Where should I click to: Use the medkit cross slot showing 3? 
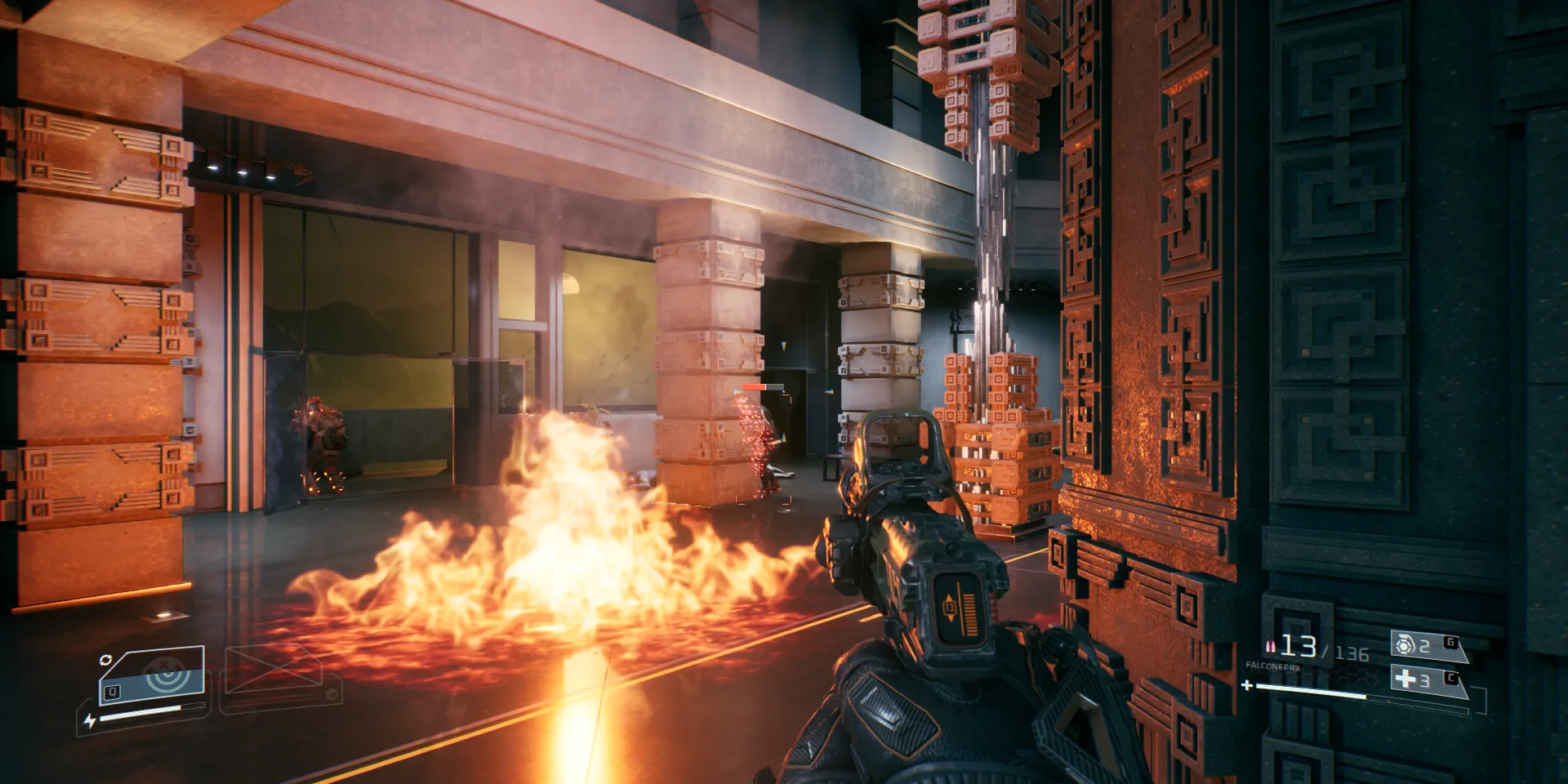1424,679
